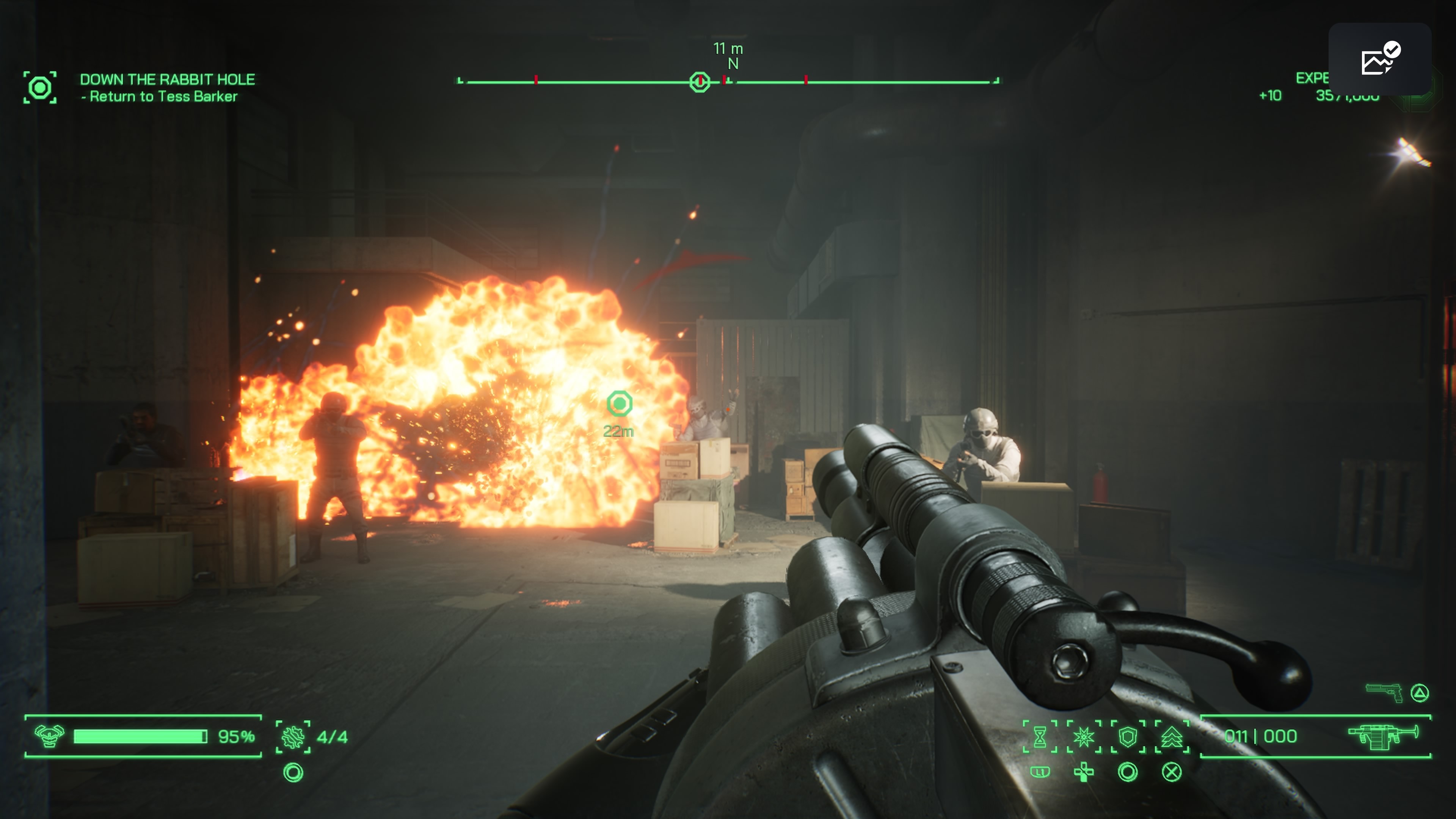Activate the starburst shockwave ability

coord(1084,737)
